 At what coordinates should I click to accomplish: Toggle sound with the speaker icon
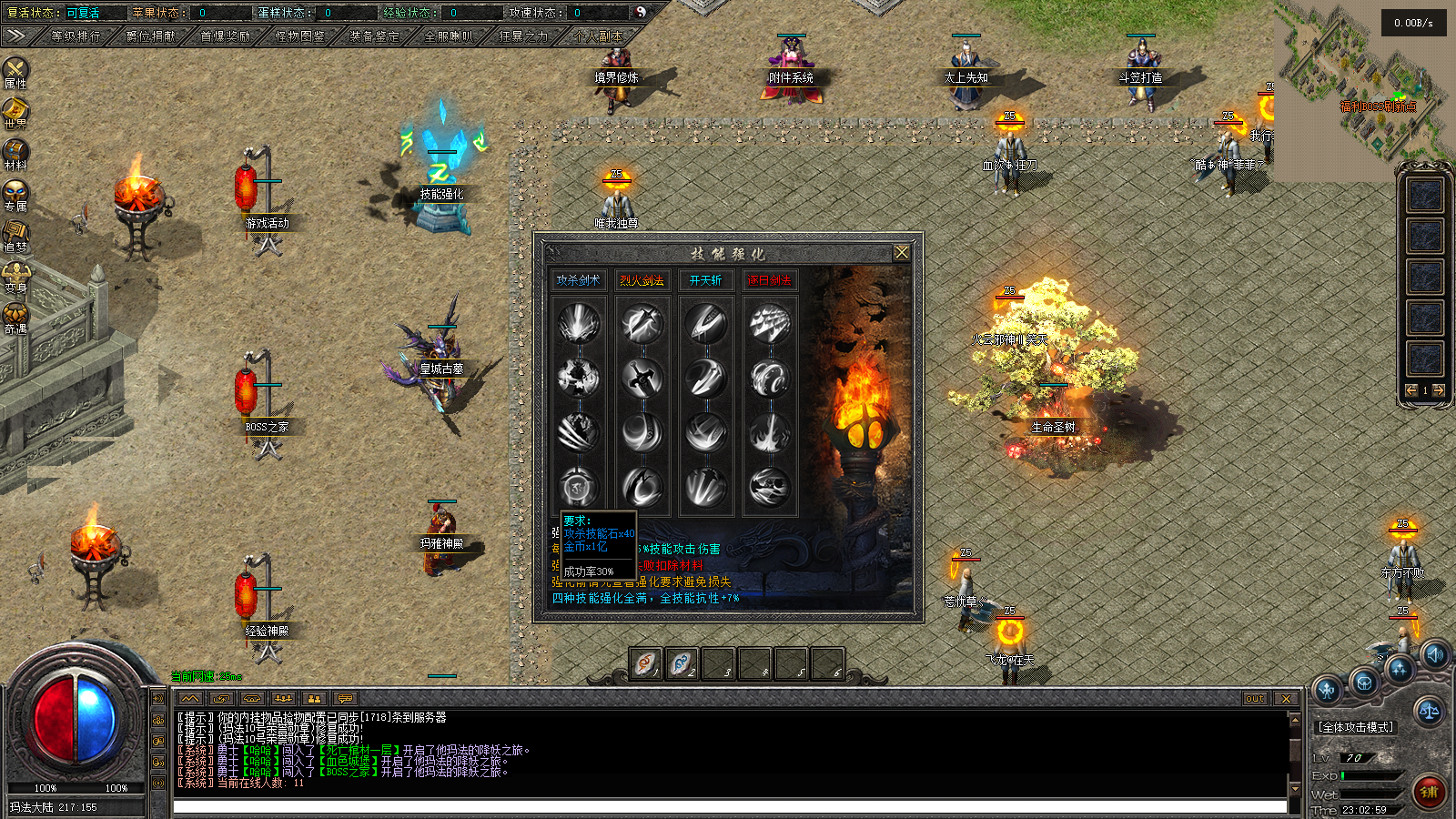click(1435, 654)
